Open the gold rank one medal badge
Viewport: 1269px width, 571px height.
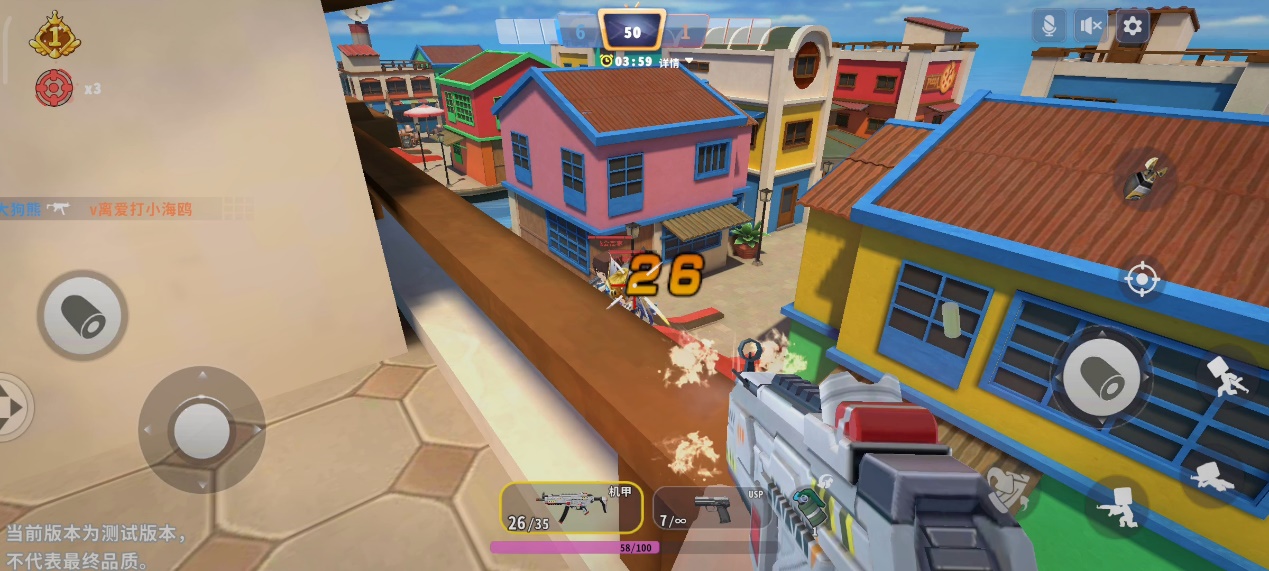pyautogui.click(x=54, y=35)
